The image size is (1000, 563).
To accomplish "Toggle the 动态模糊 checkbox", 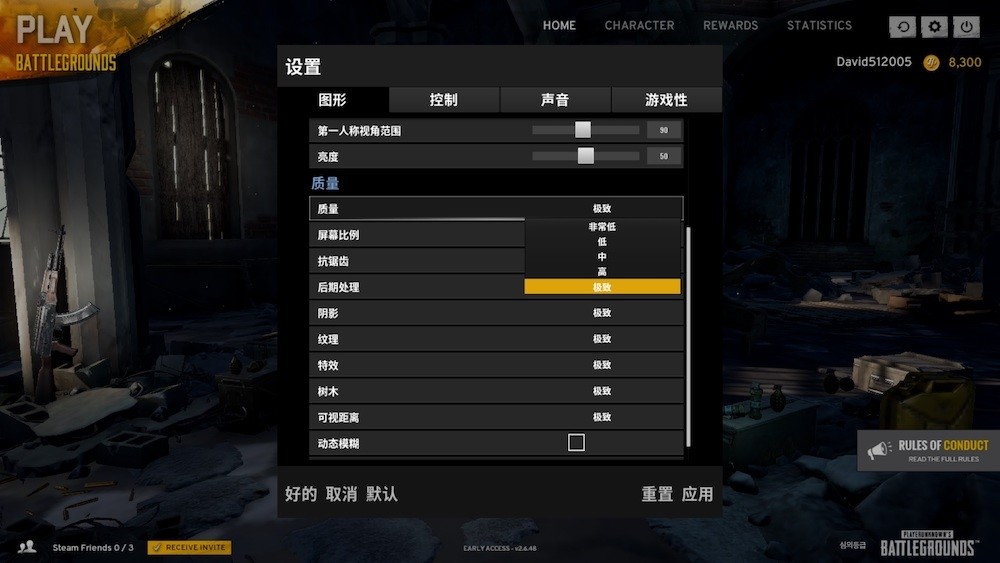I will (576, 442).
